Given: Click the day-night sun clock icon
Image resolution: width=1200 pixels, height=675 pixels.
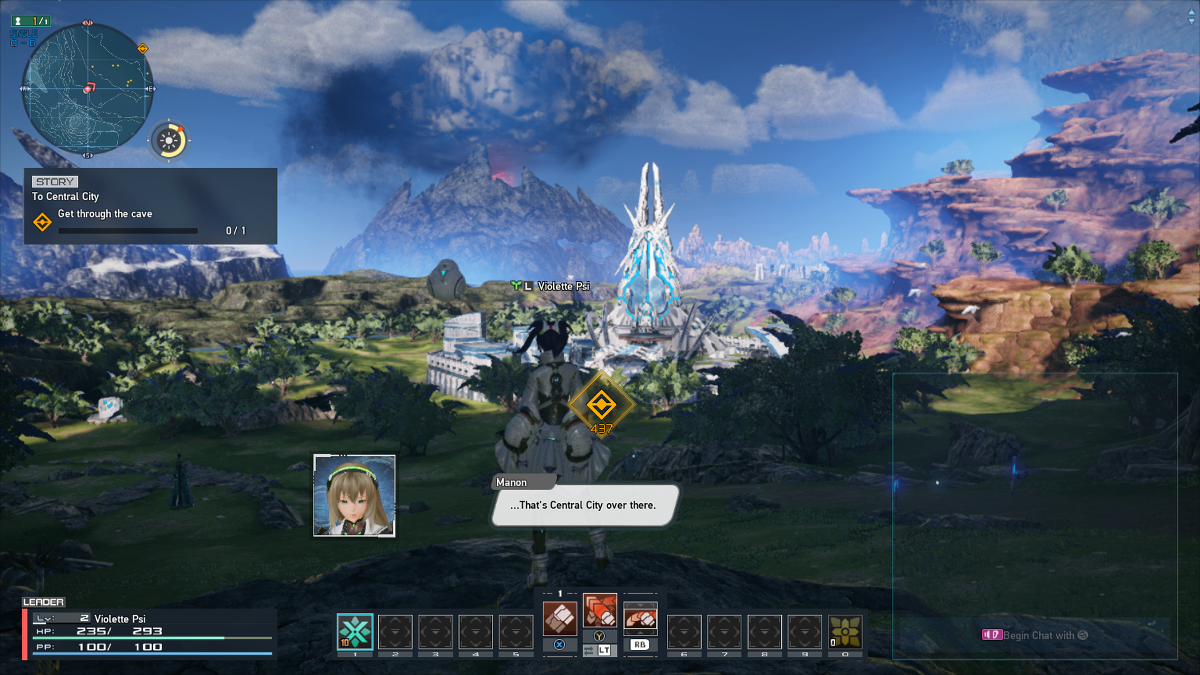Looking at the screenshot, I should [x=170, y=141].
